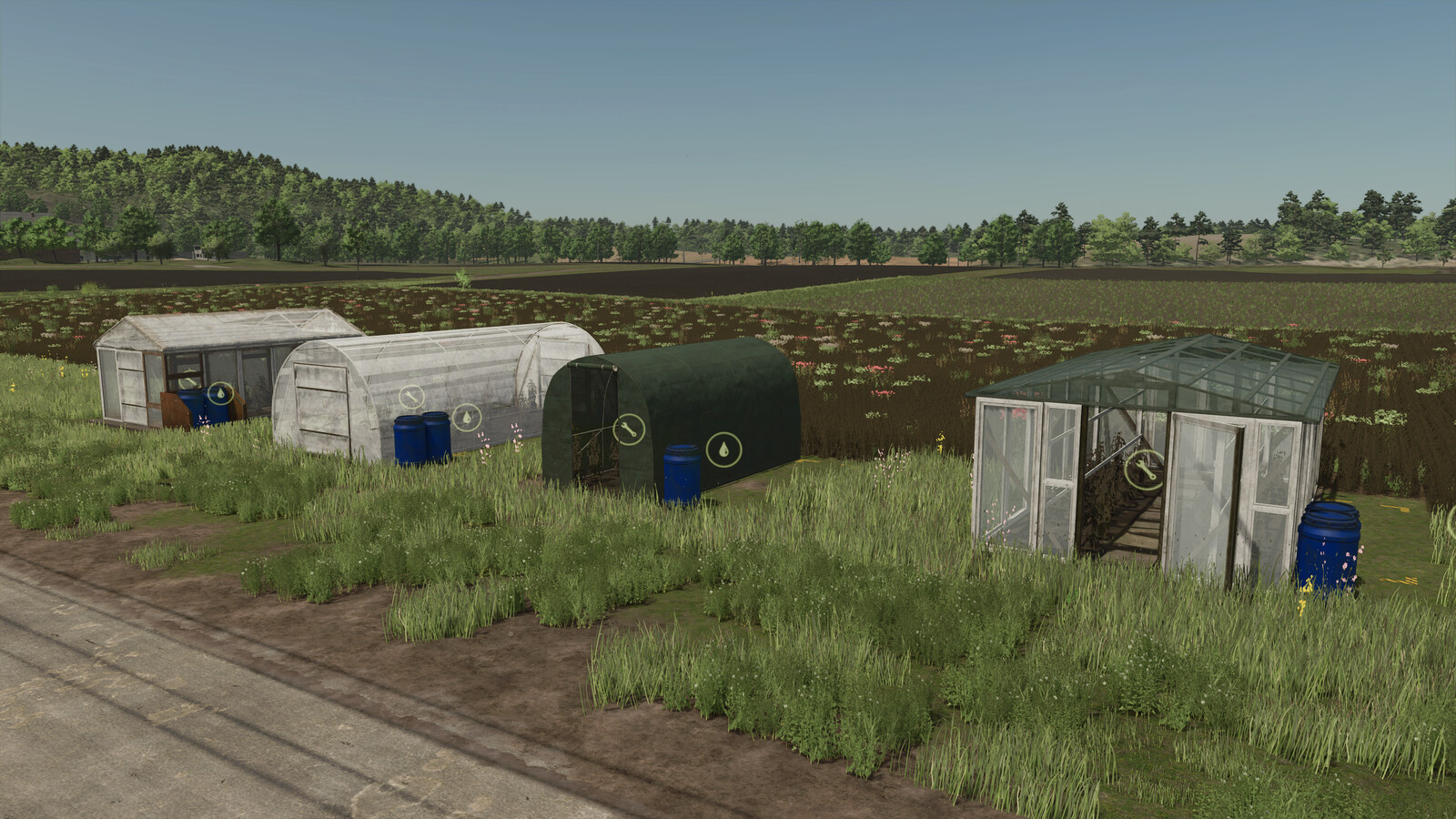1456x819 pixels.
Task: Click the blue barrel beside the green polytunnel
Action: coord(682,473)
